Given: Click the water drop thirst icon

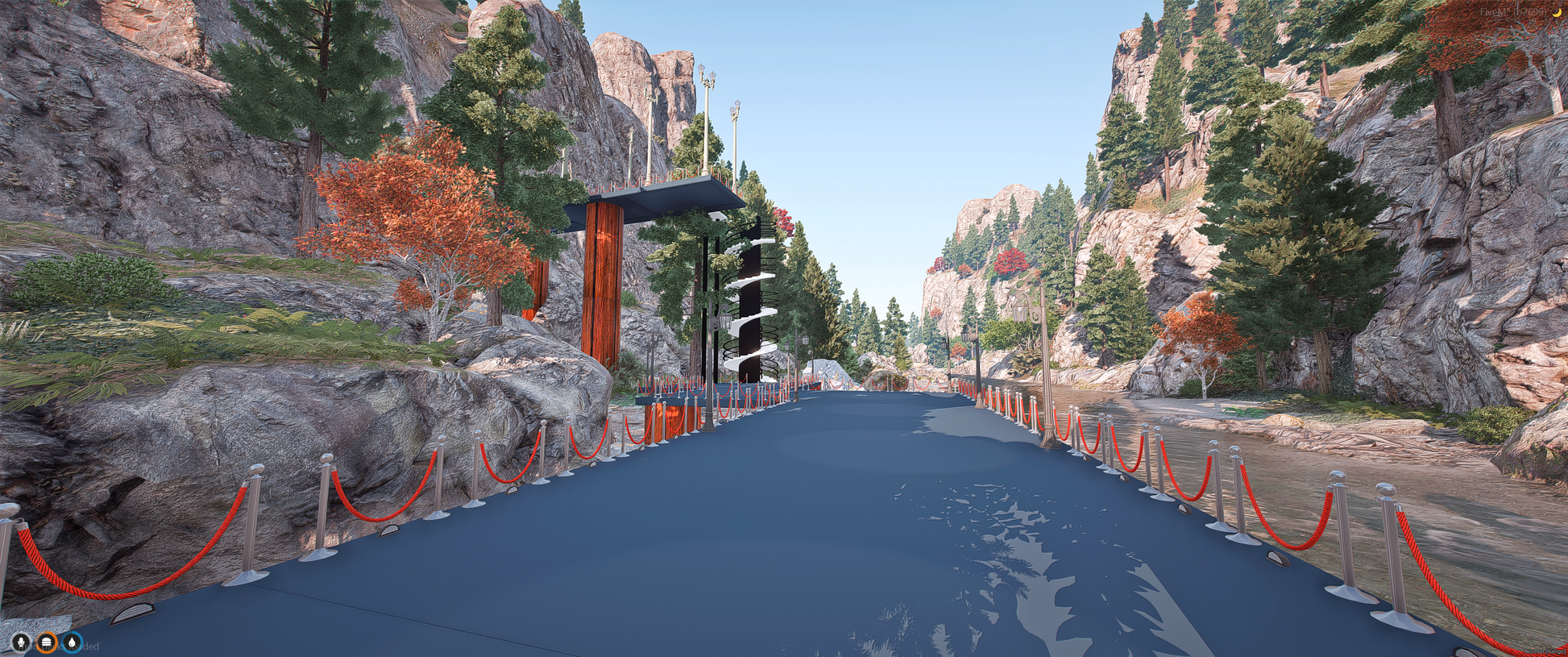Looking at the screenshot, I should point(73,642).
